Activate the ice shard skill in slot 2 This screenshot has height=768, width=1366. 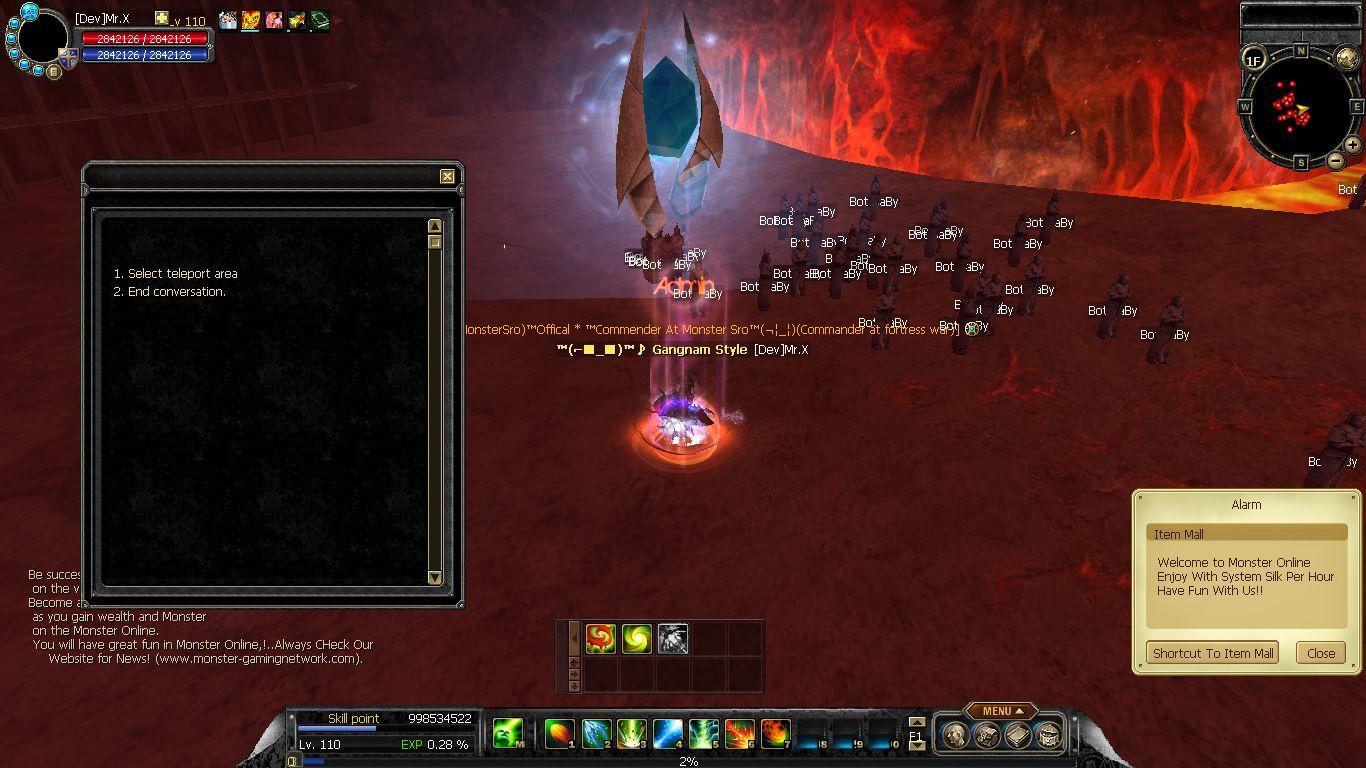pos(596,734)
